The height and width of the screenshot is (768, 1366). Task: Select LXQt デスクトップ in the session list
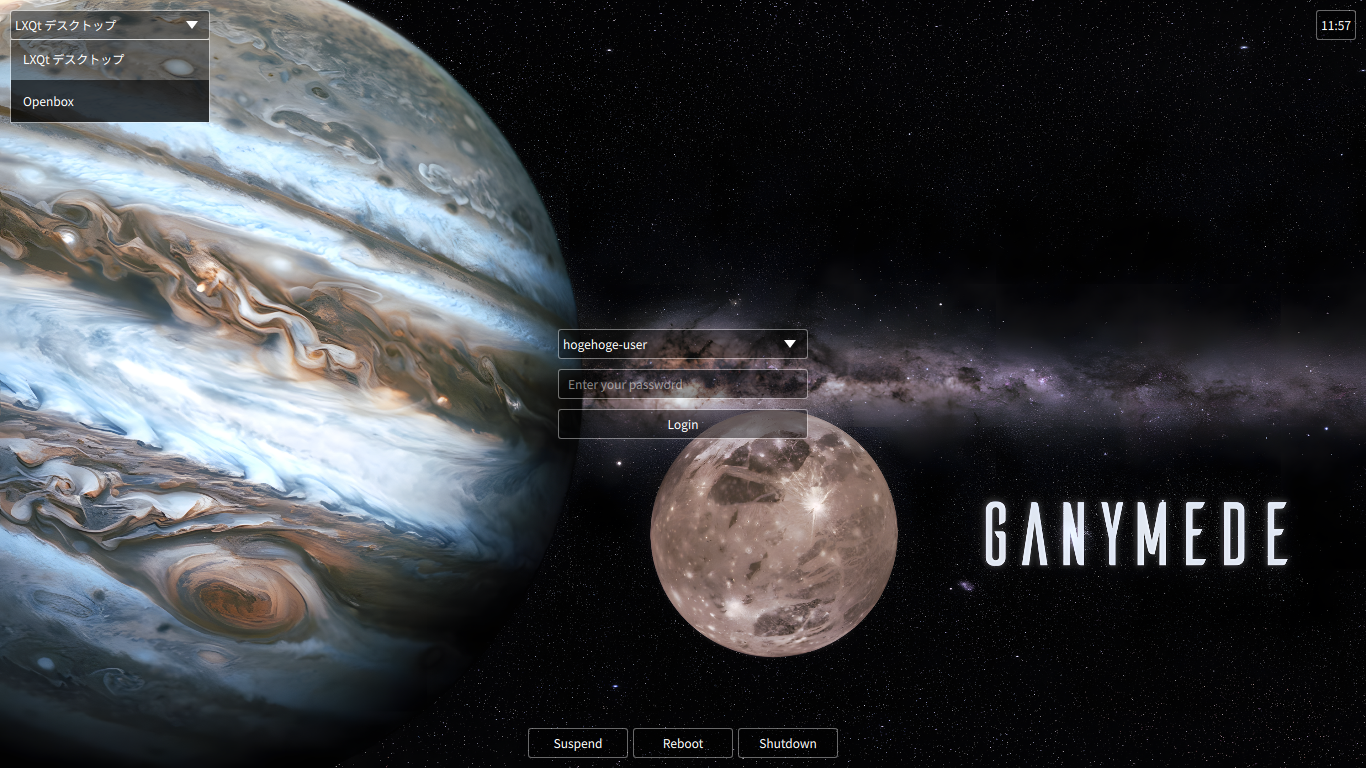pyautogui.click(x=110, y=60)
